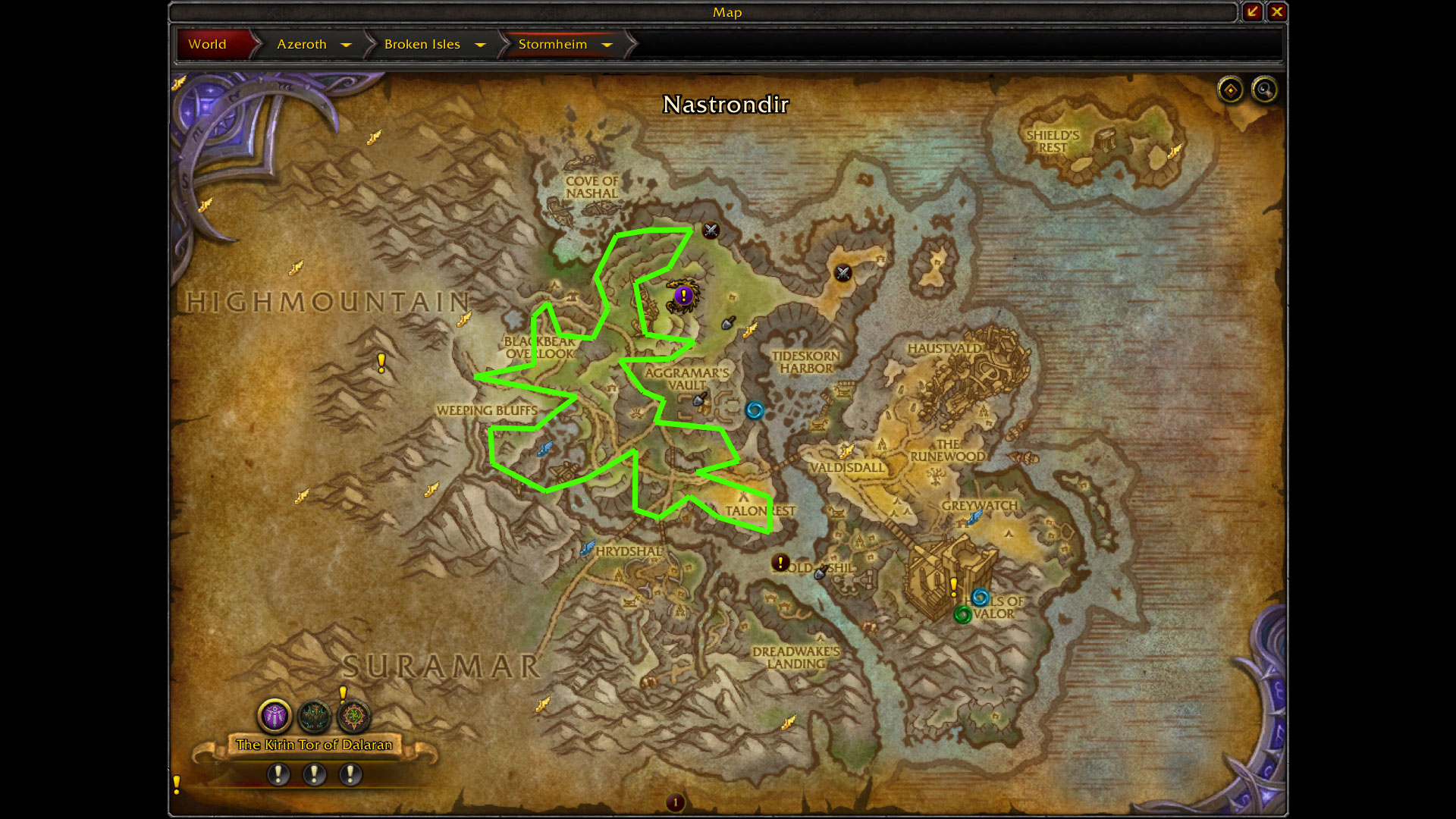Open the Azeroth breadcrumb dropdown
The image size is (1456, 819).
point(346,45)
